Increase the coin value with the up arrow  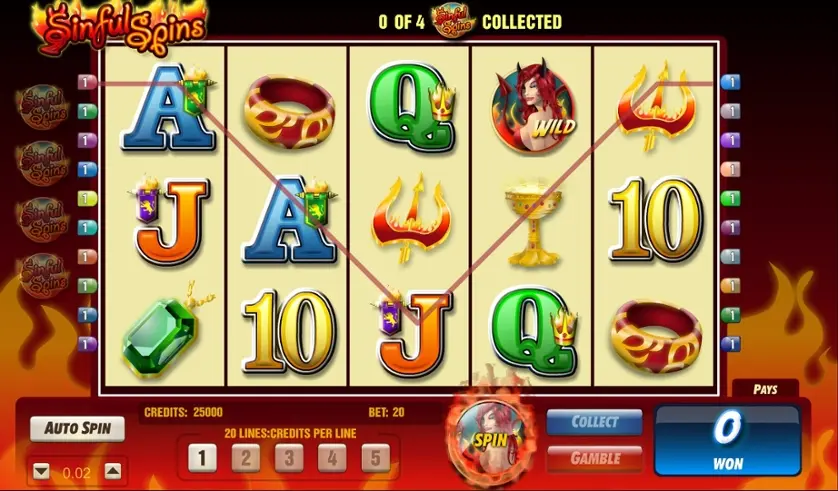tap(113, 471)
